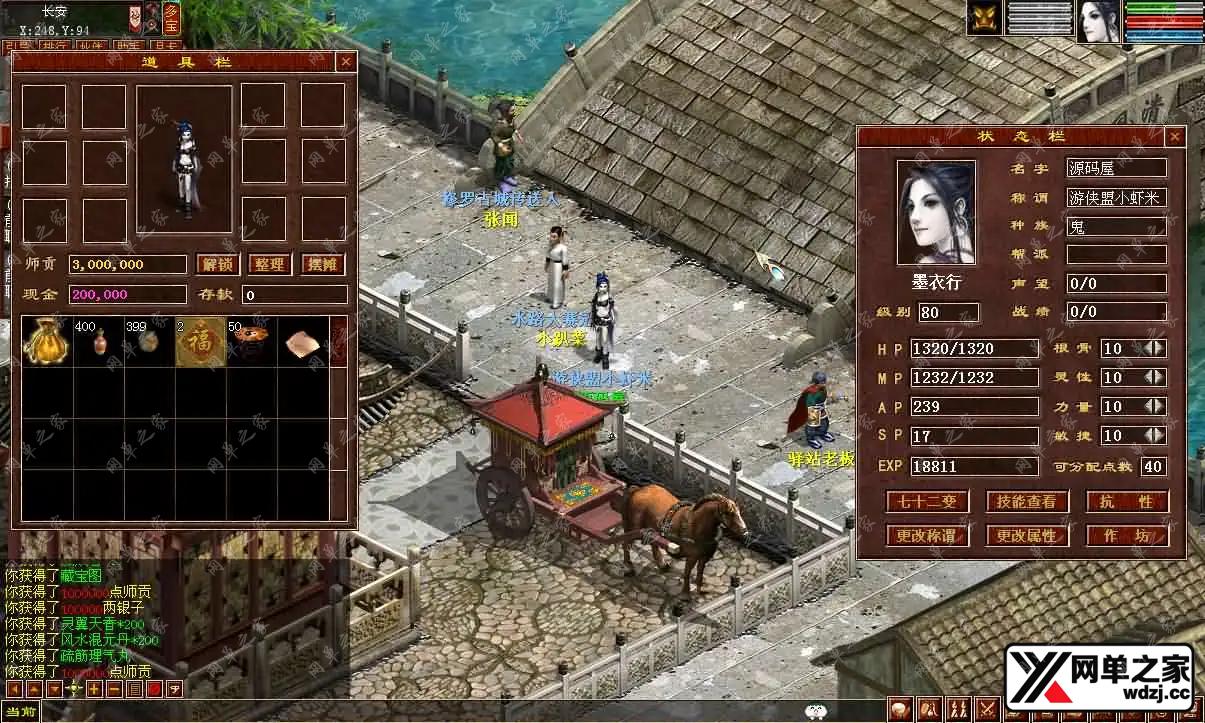
Task: Open the 七十二变 transformations panel
Action: [x=927, y=501]
